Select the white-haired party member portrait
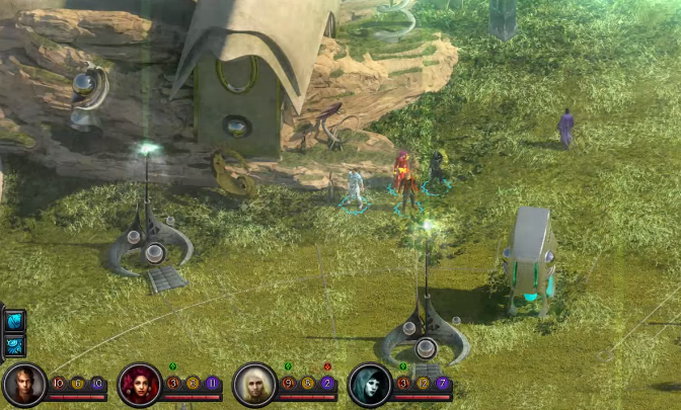Viewport: 681px width, 410px height. [254, 384]
